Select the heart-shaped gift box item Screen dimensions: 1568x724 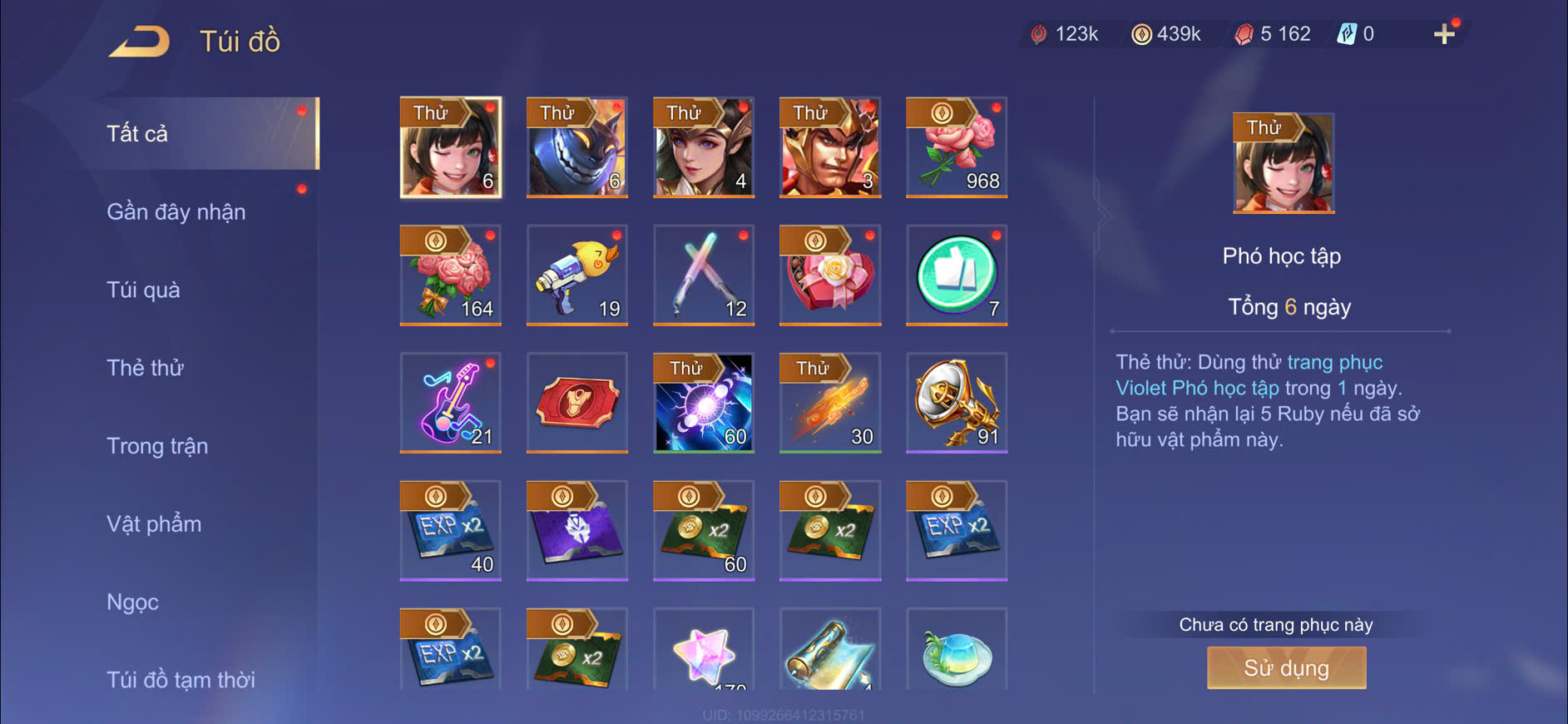click(829, 275)
